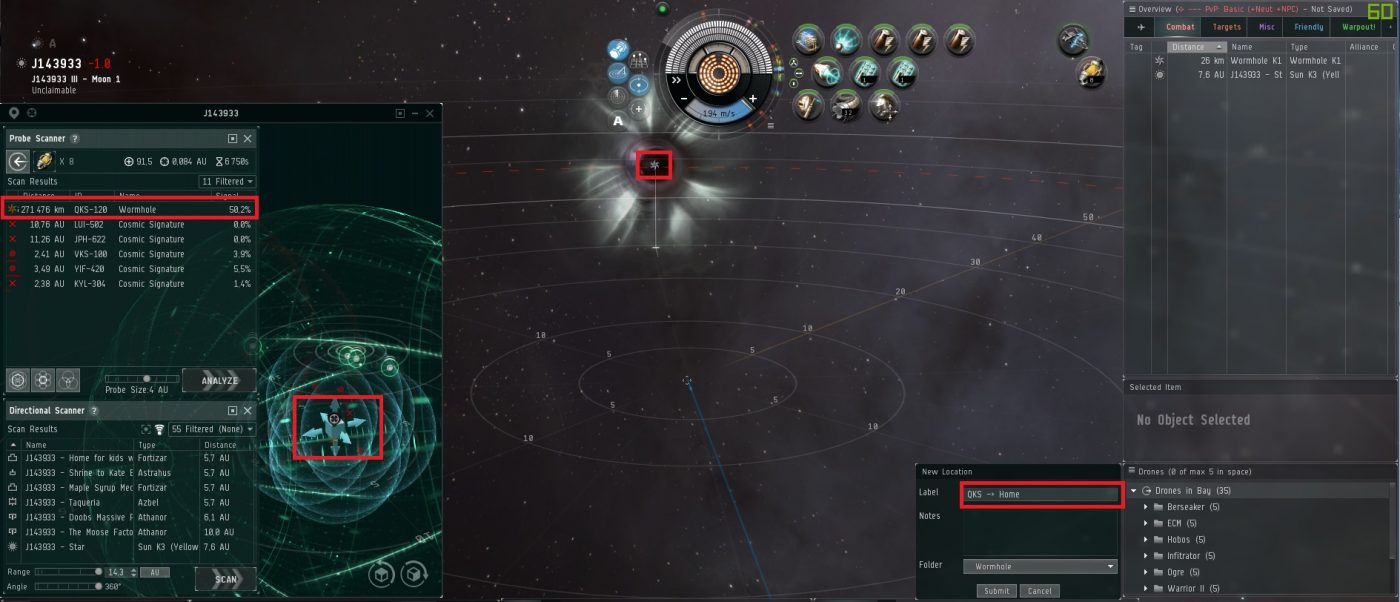
Task: Open the 11 Filtered probe results dropdown
Action: point(227,182)
